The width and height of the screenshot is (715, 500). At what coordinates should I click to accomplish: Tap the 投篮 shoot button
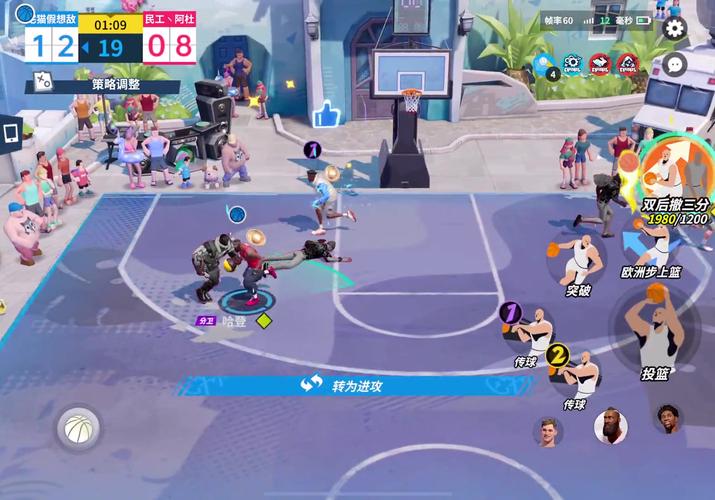click(x=655, y=335)
